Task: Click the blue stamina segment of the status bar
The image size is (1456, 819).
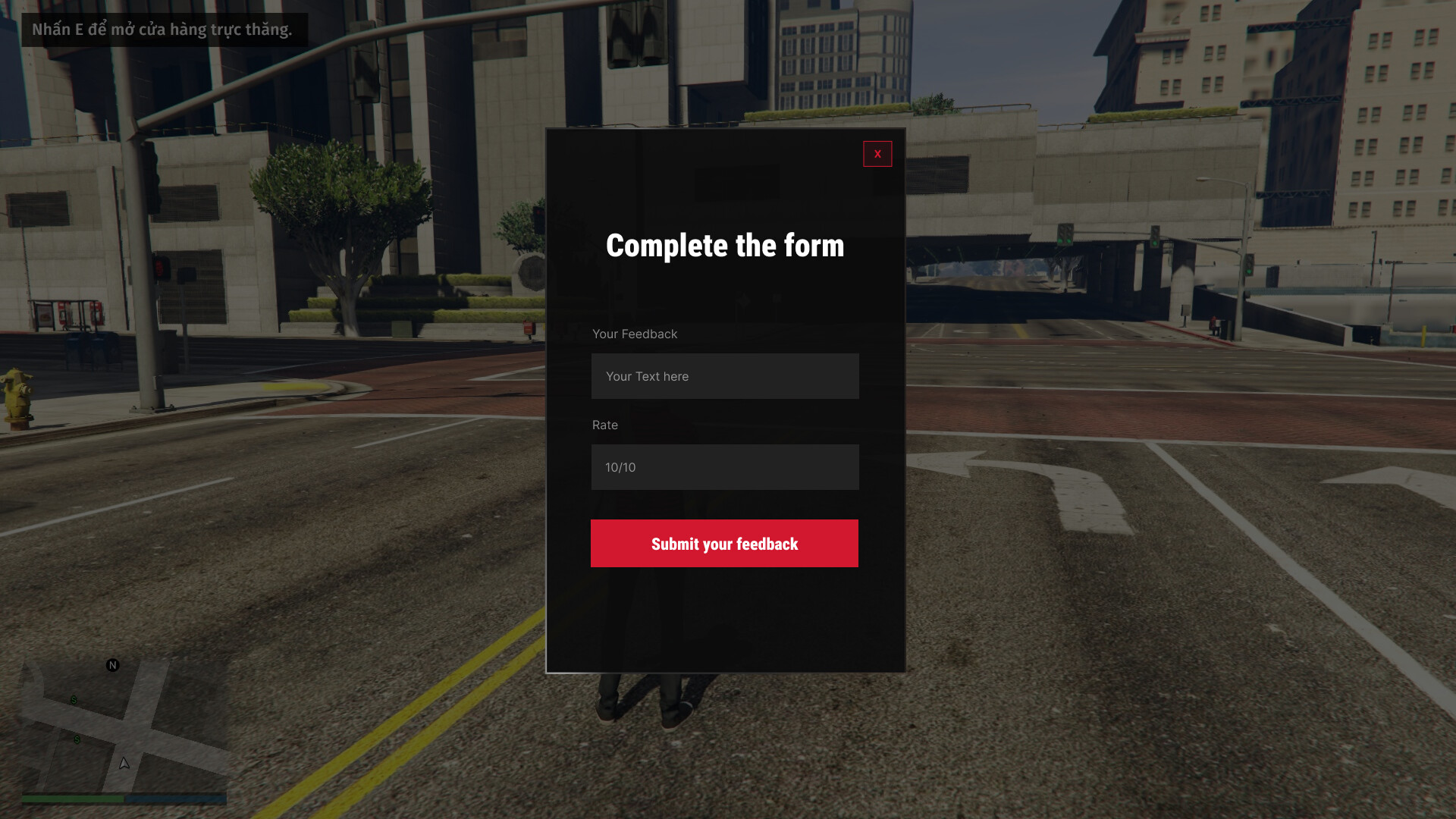Action: point(174,799)
